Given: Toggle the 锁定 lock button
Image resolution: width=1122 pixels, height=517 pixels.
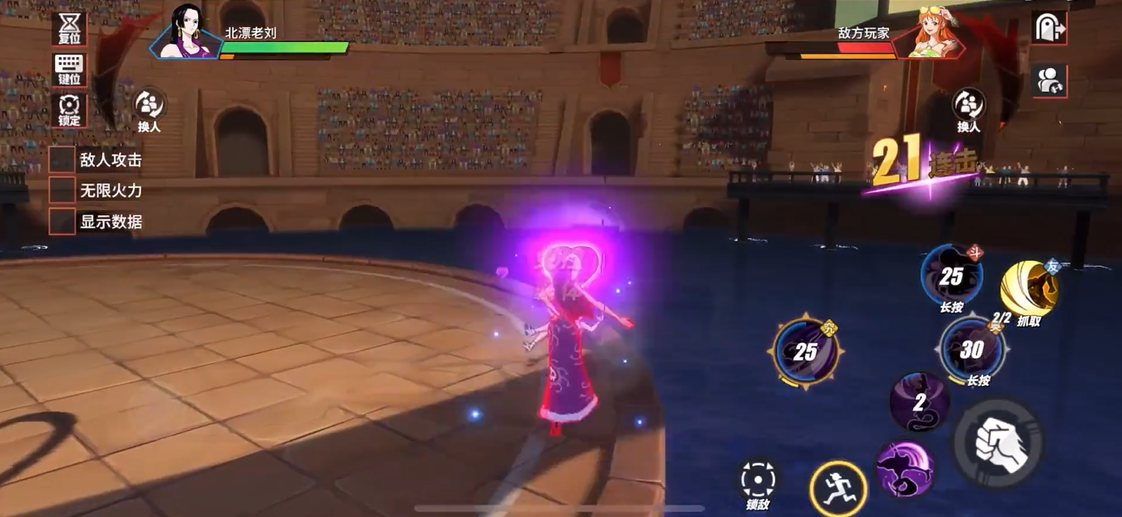Looking at the screenshot, I should tap(69, 110).
